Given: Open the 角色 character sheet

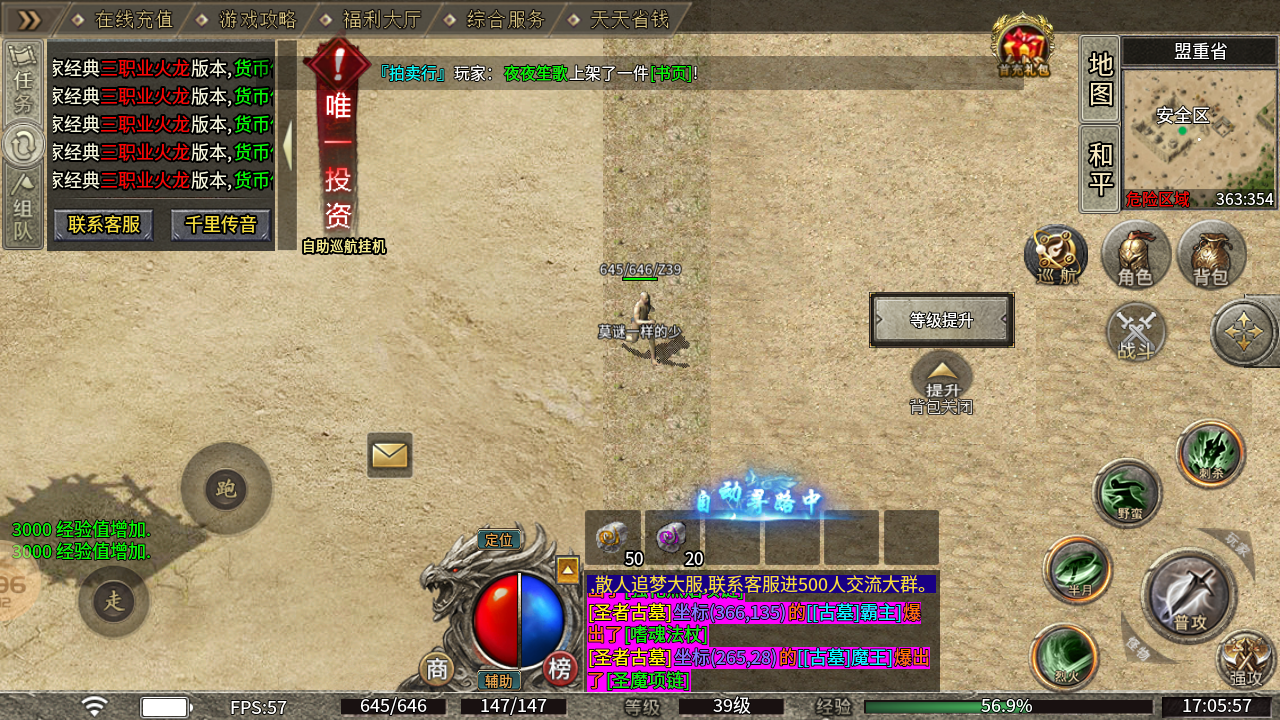Looking at the screenshot, I should click(x=1135, y=254).
